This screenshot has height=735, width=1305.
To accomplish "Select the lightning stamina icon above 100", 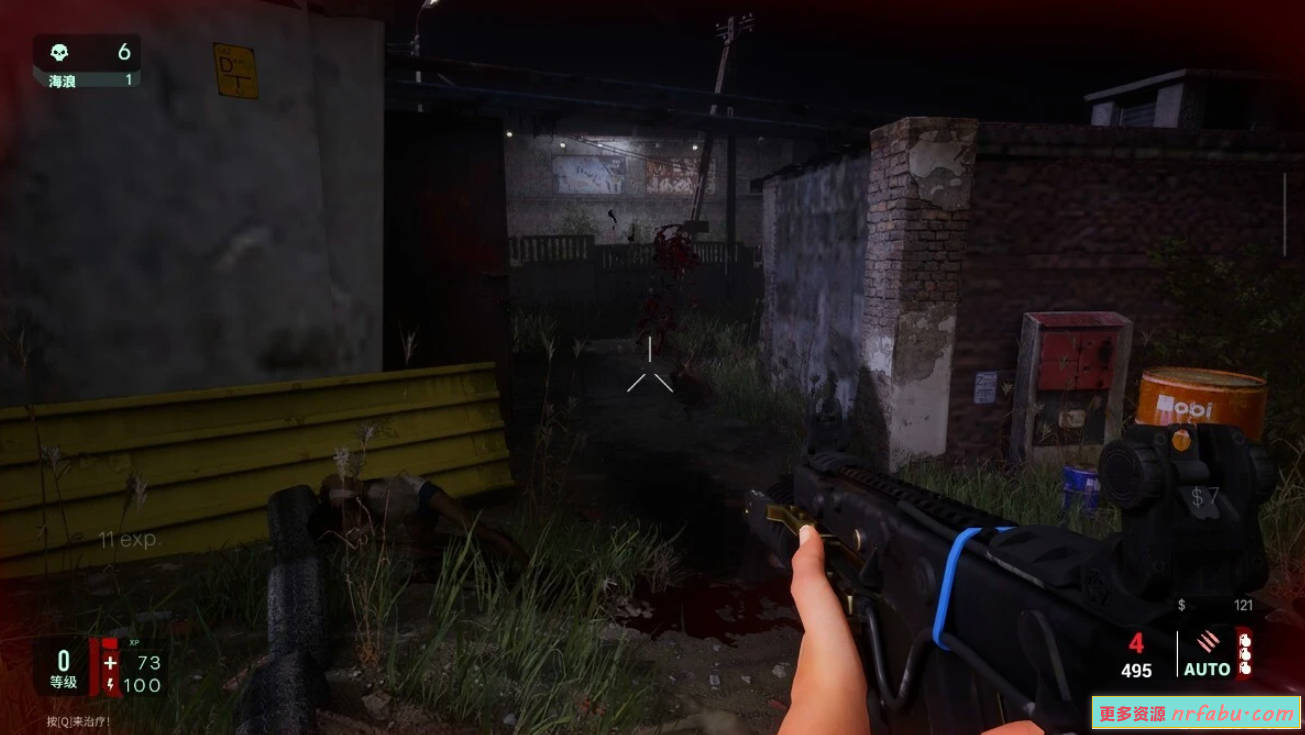I will (x=111, y=684).
